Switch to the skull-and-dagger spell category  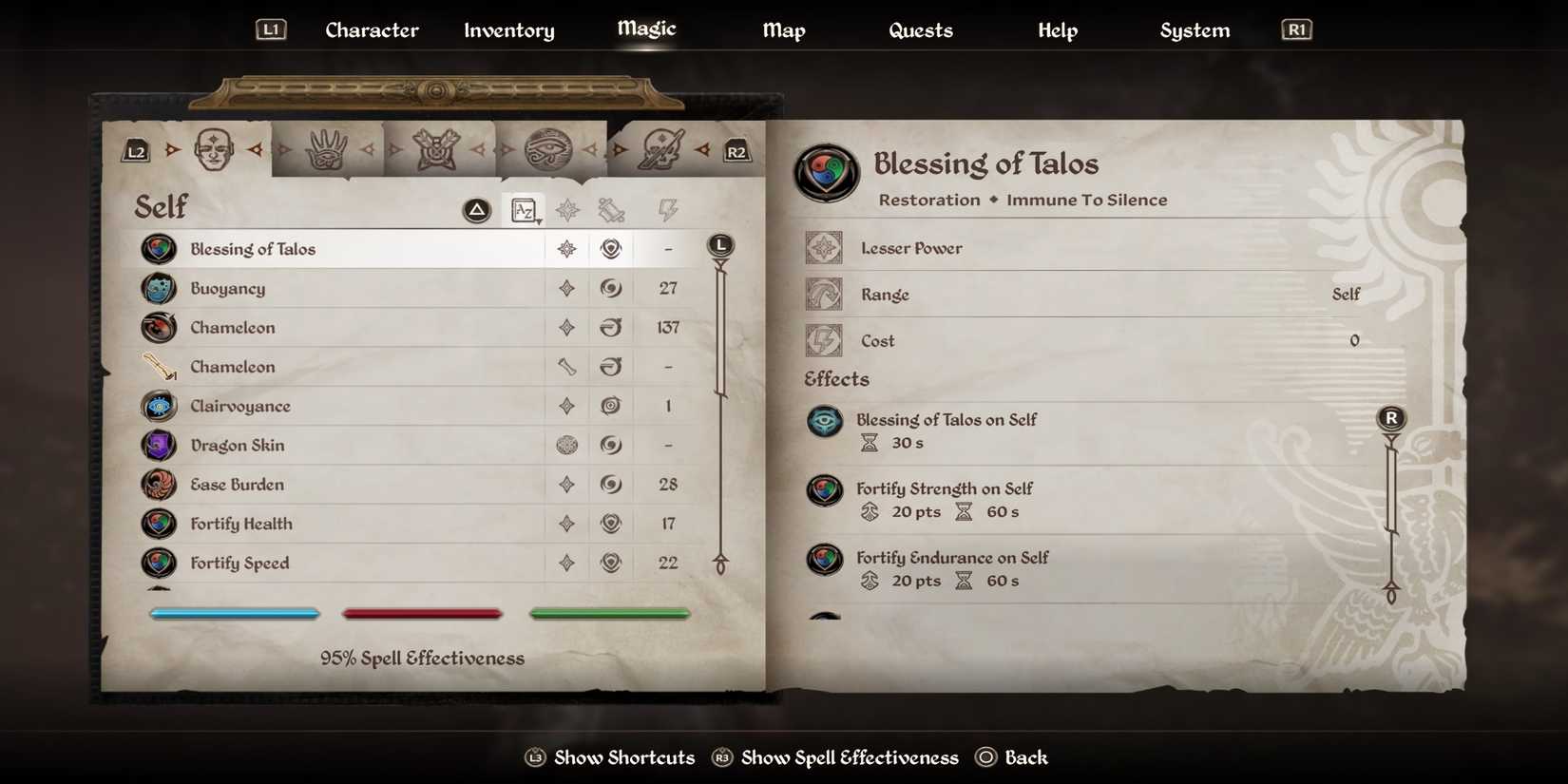point(662,147)
